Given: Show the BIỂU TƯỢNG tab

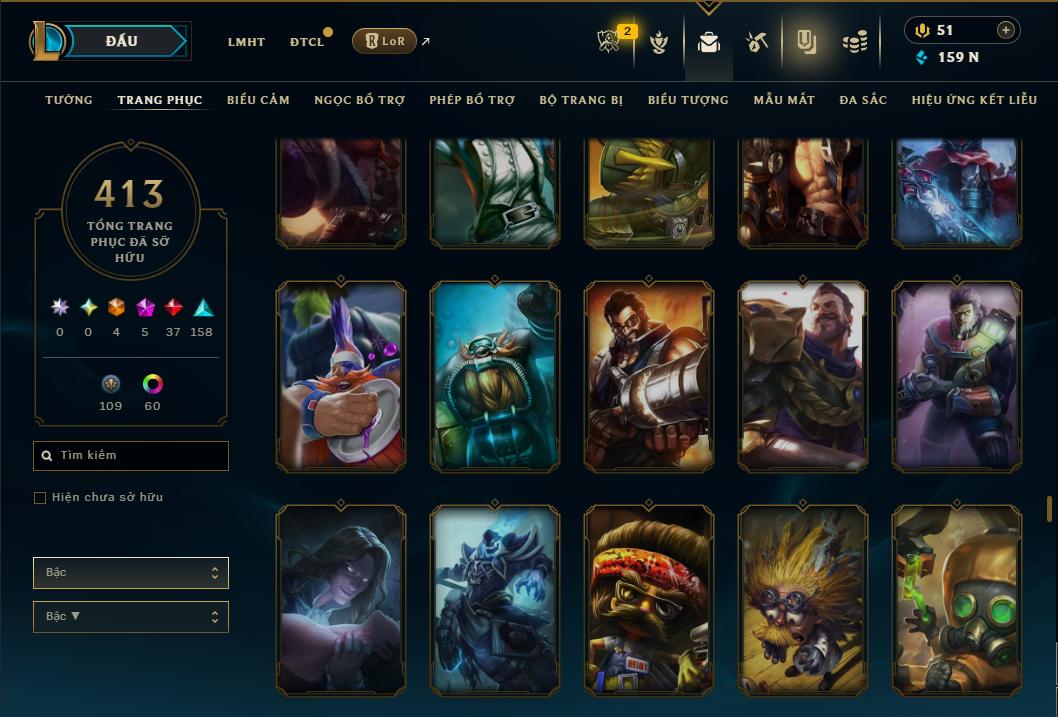Looking at the screenshot, I should pos(688,100).
